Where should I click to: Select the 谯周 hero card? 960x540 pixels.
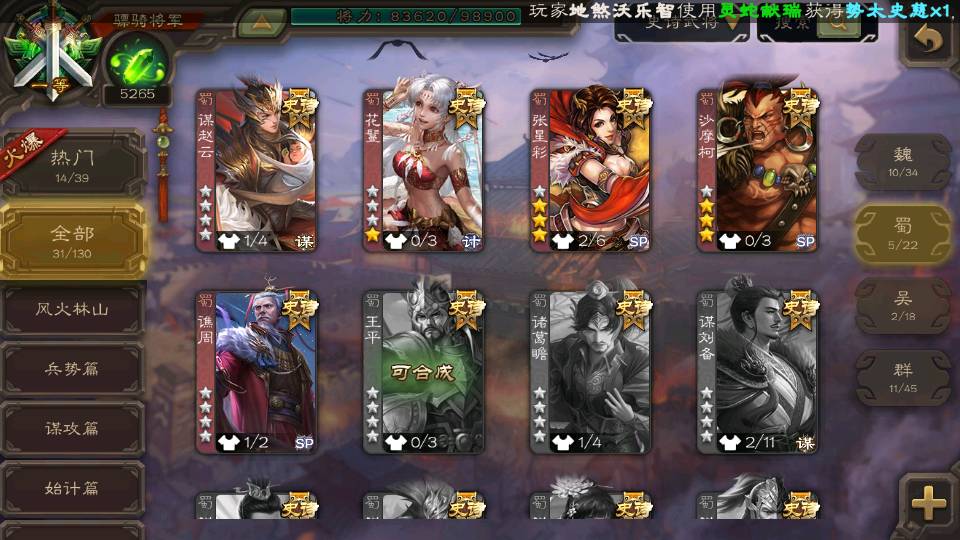256,372
